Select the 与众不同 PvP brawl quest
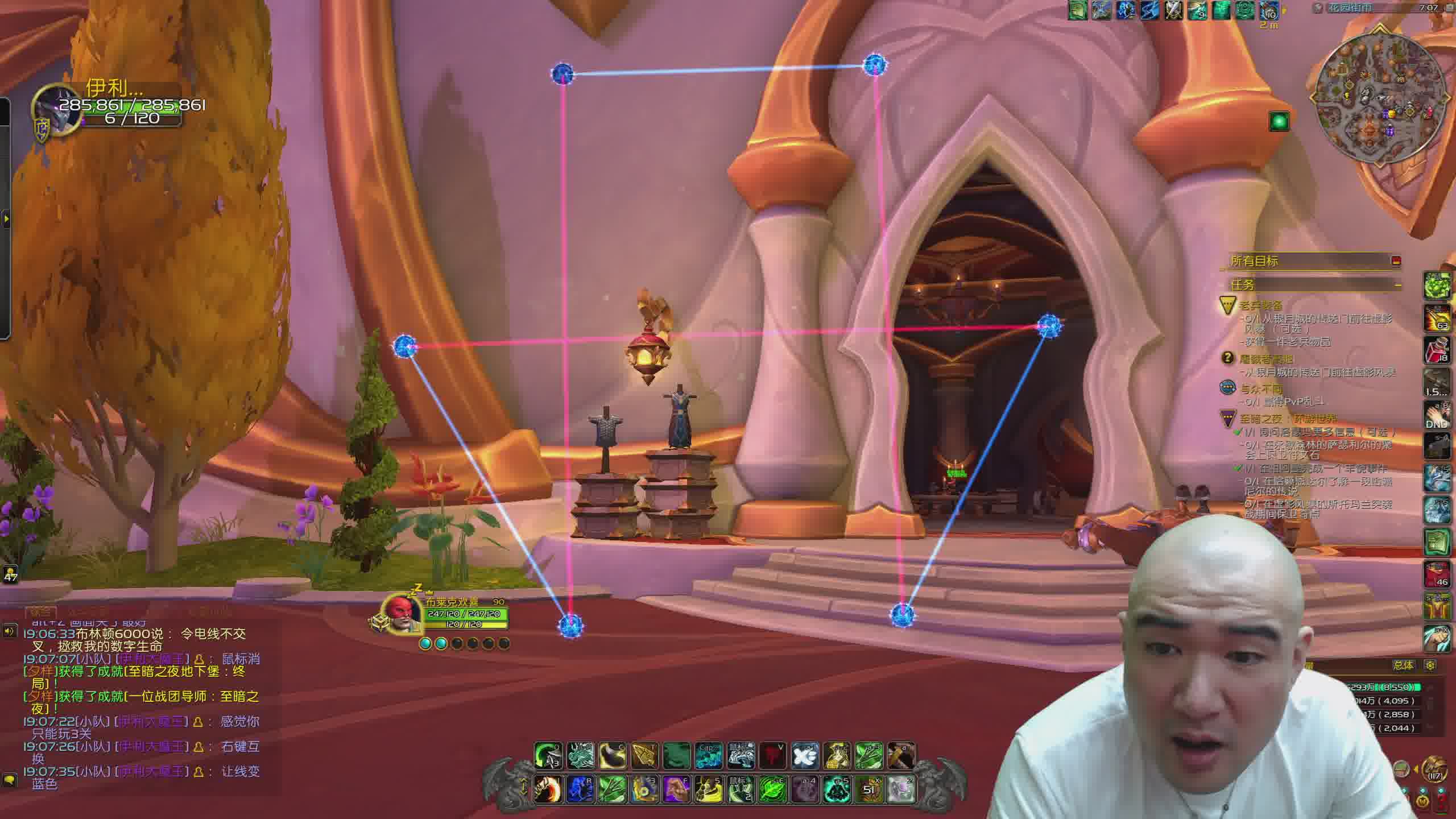This screenshot has height=819, width=1456. pyautogui.click(x=1261, y=389)
